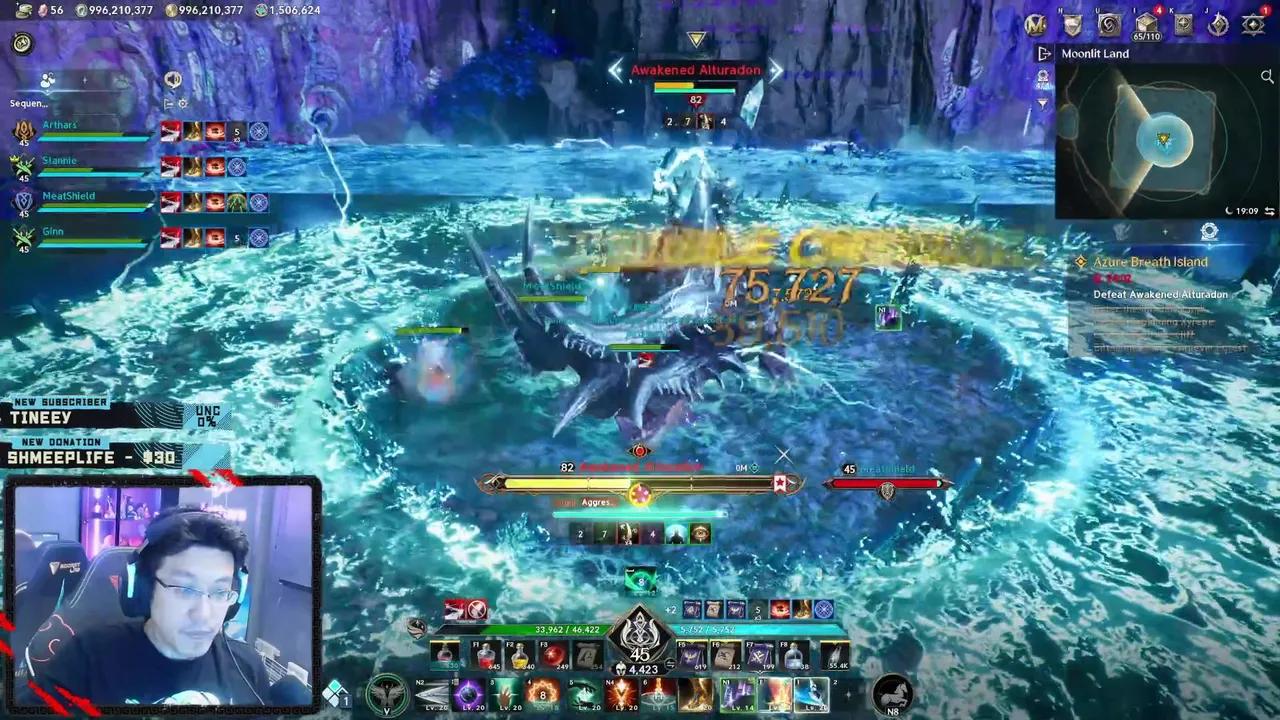Click the right arrow beside Awakened Alturadon nameplate
This screenshot has height=720, width=1280.
[777, 70]
